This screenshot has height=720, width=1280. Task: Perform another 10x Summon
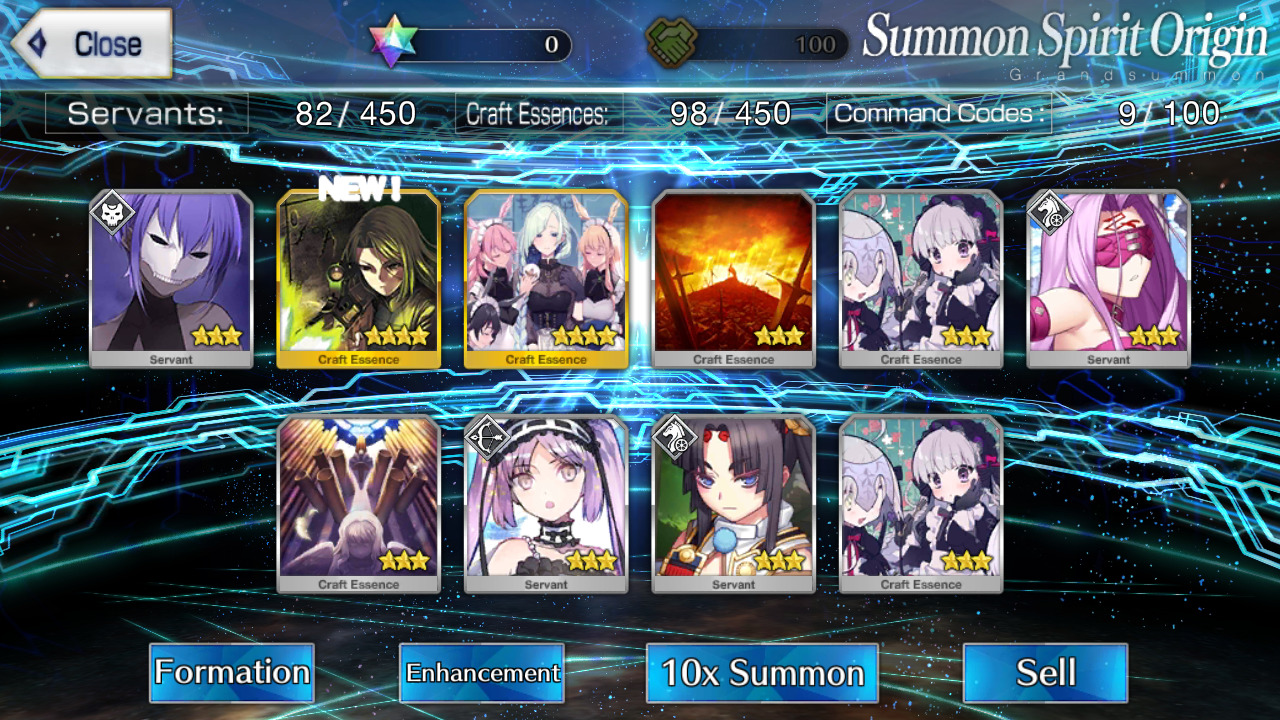tap(762, 672)
